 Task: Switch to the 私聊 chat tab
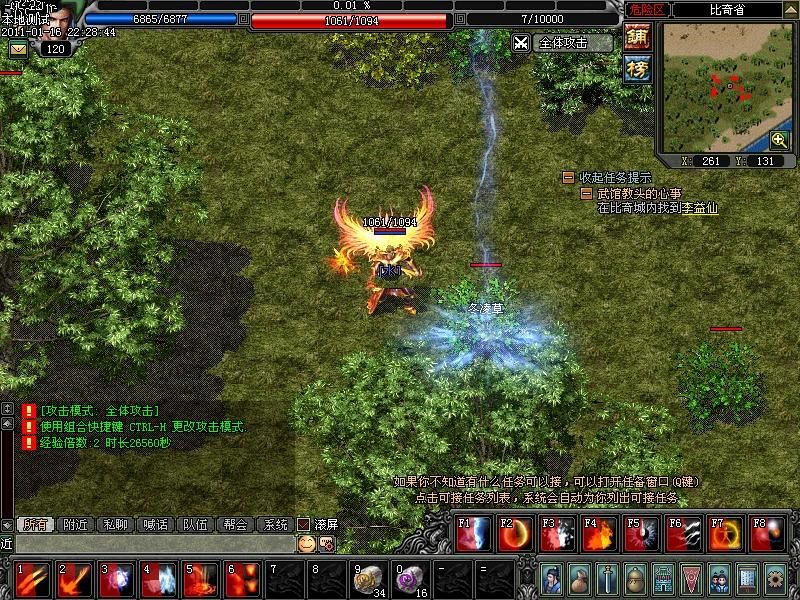(x=116, y=524)
